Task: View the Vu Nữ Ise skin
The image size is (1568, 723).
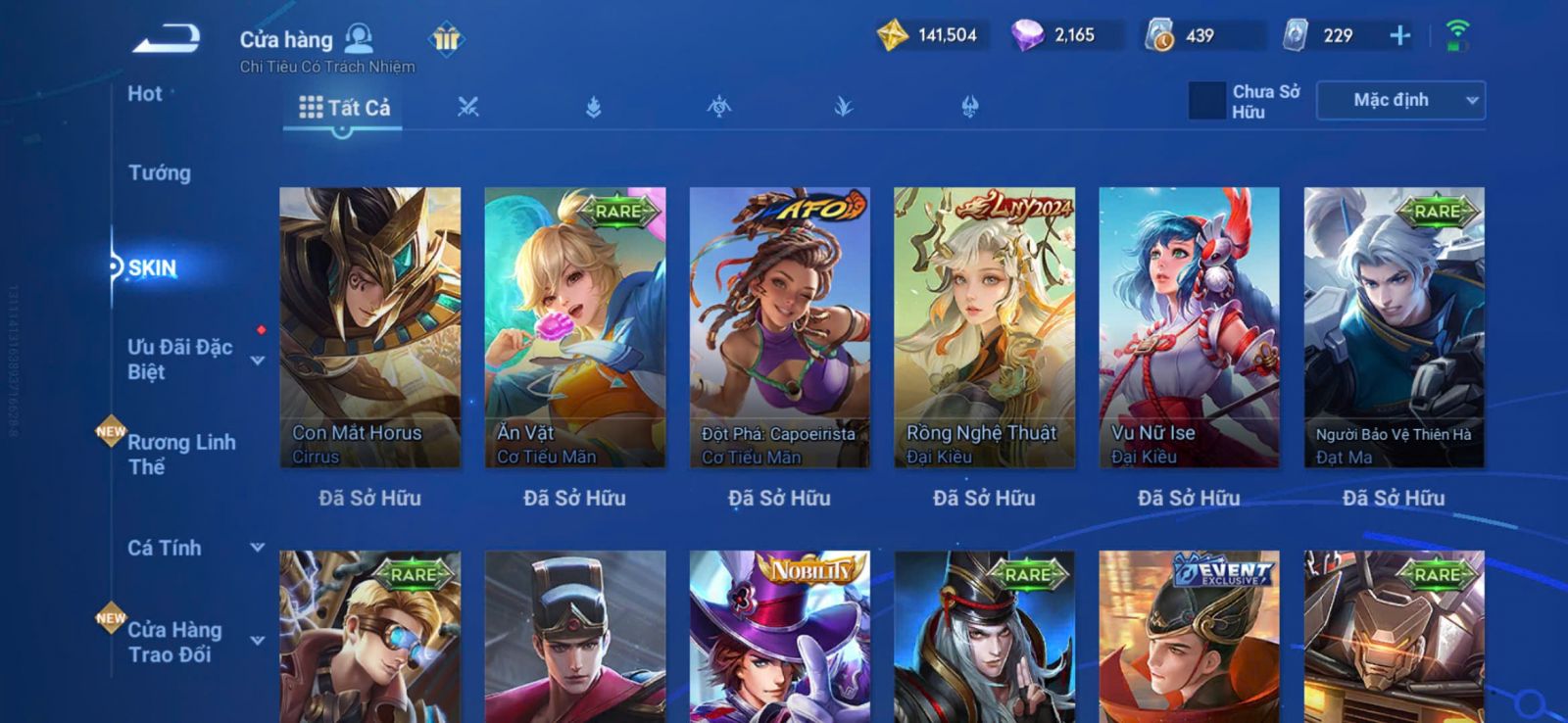Action: pyautogui.click(x=1189, y=327)
